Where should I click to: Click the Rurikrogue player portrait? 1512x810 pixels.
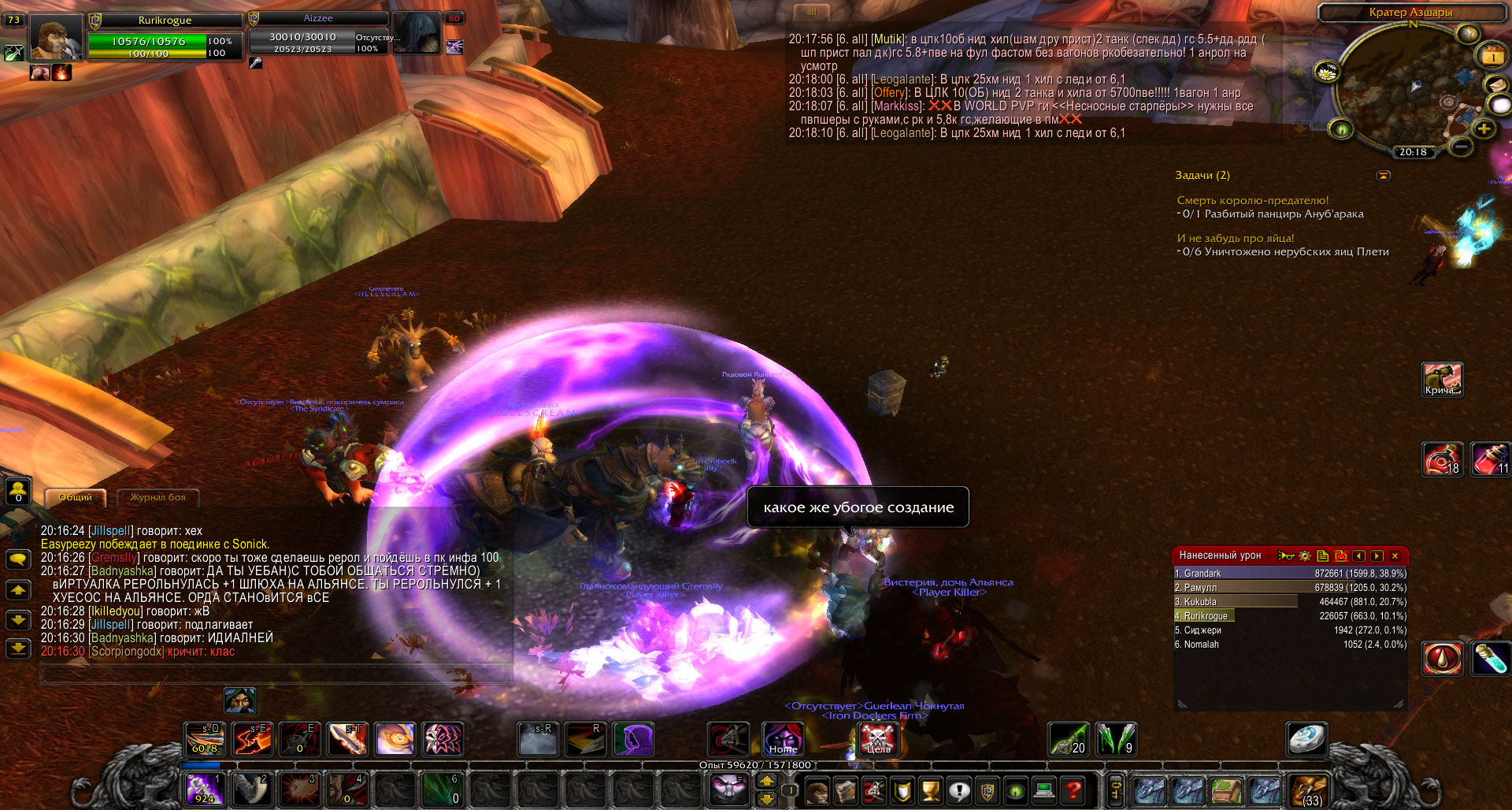(x=57, y=36)
